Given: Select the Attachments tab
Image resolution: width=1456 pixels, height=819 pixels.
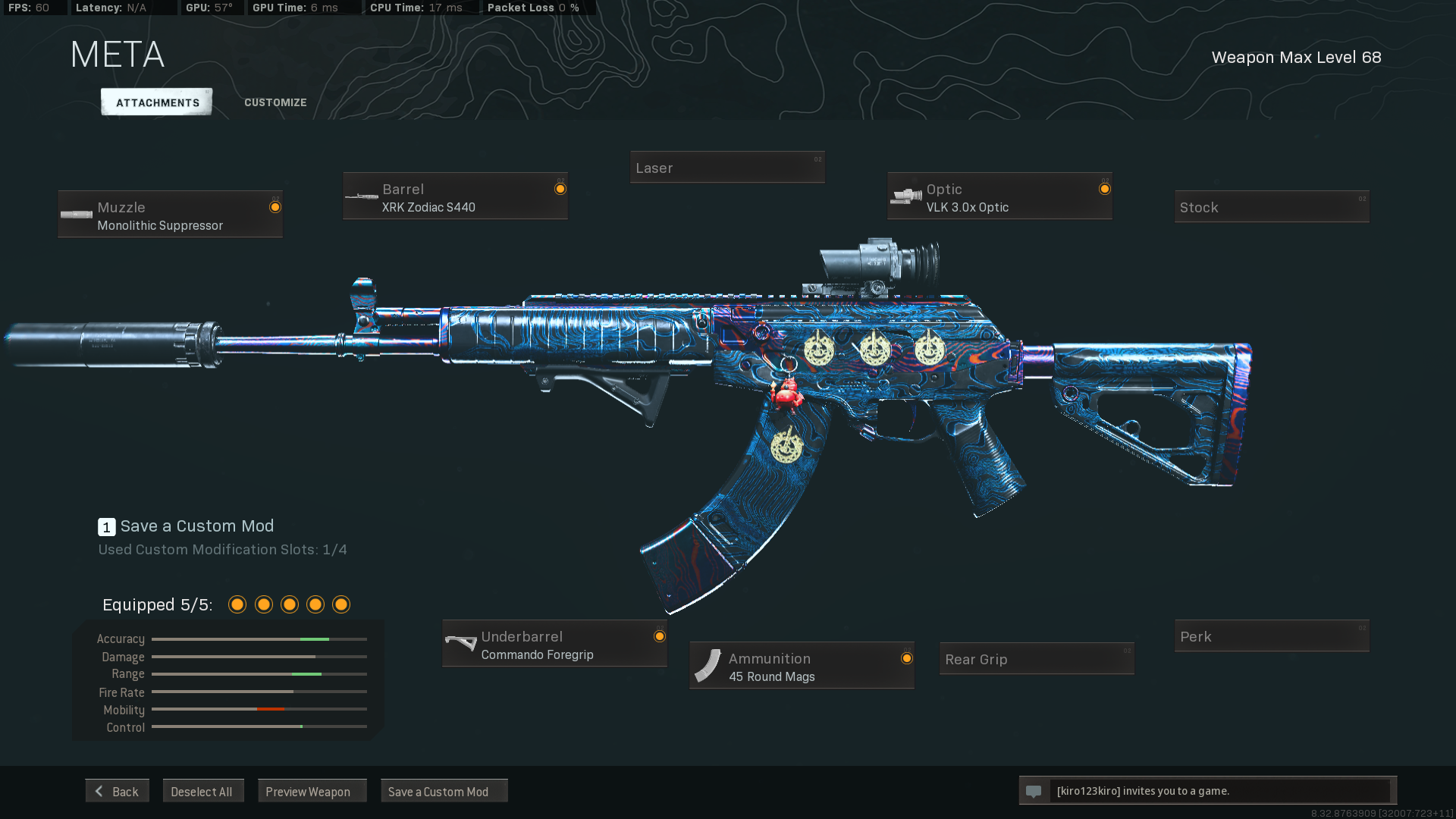Looking at the screenshot, I should (x=156, y=102).
